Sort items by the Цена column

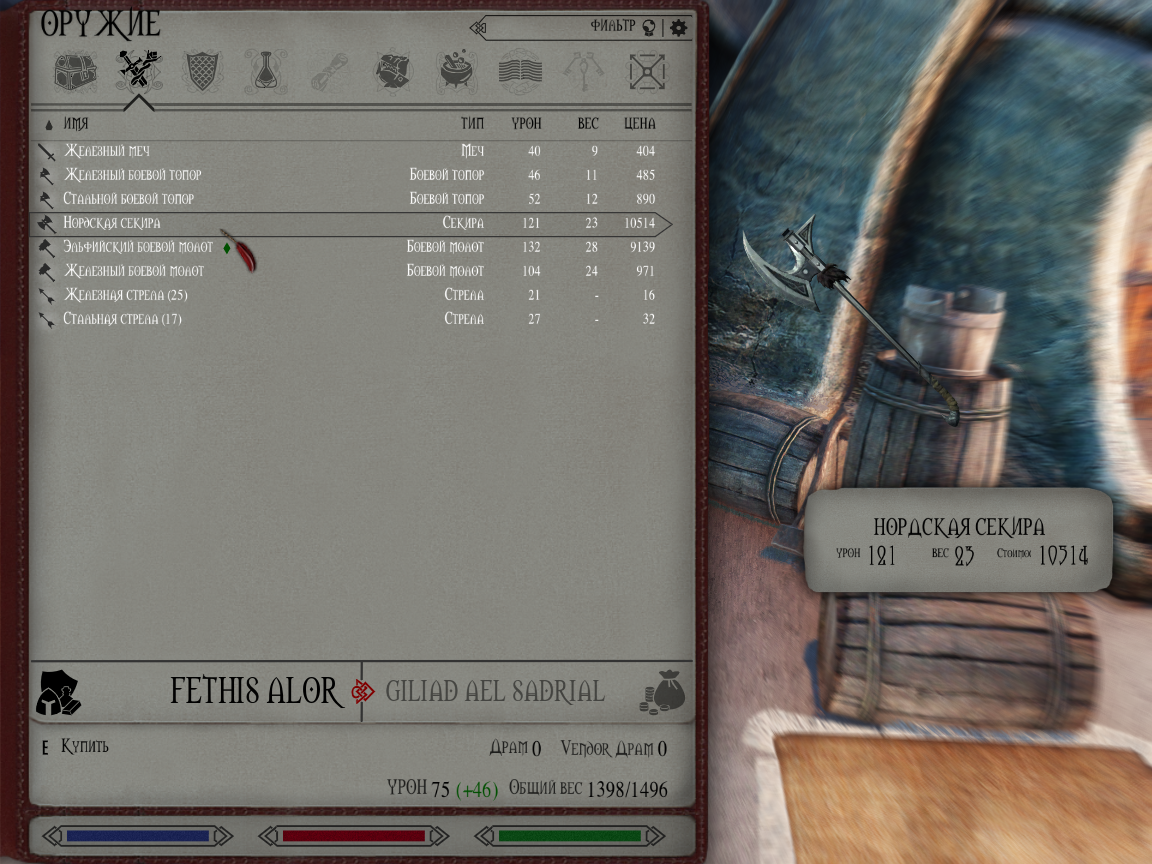[639, 124]
